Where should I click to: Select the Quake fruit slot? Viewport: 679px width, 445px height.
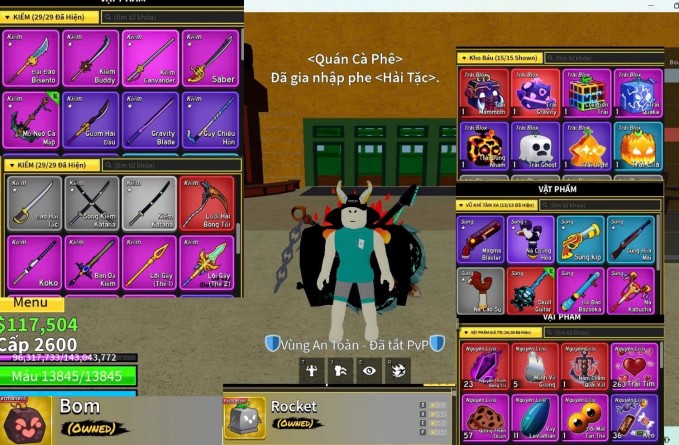tap(637, 93)
